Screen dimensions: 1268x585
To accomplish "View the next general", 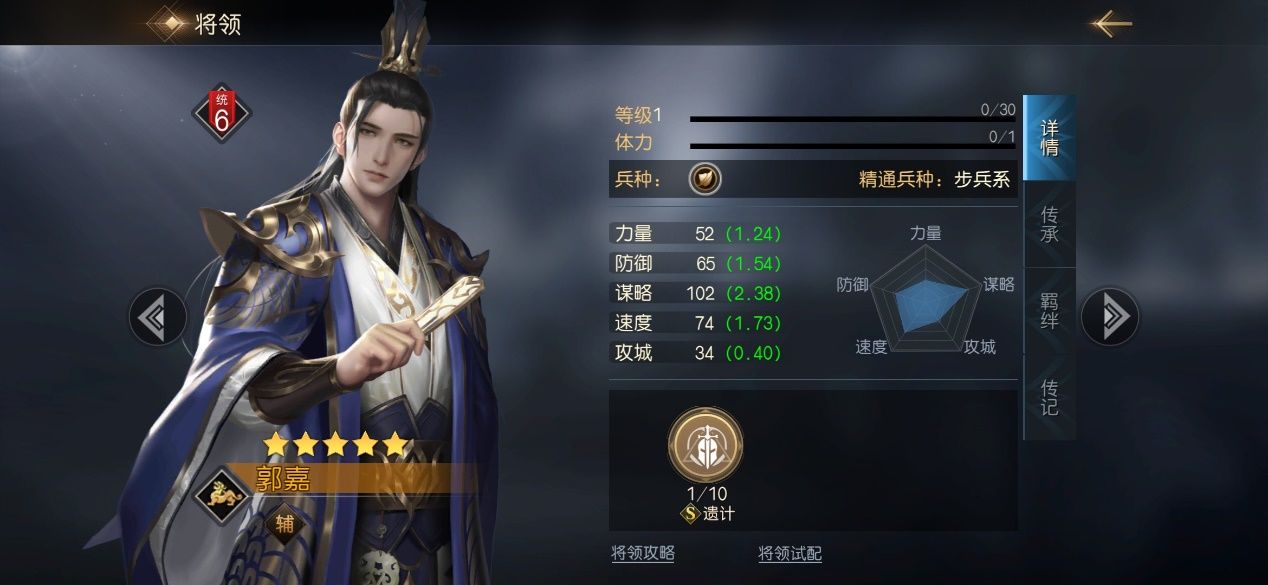I will 1110,317.
